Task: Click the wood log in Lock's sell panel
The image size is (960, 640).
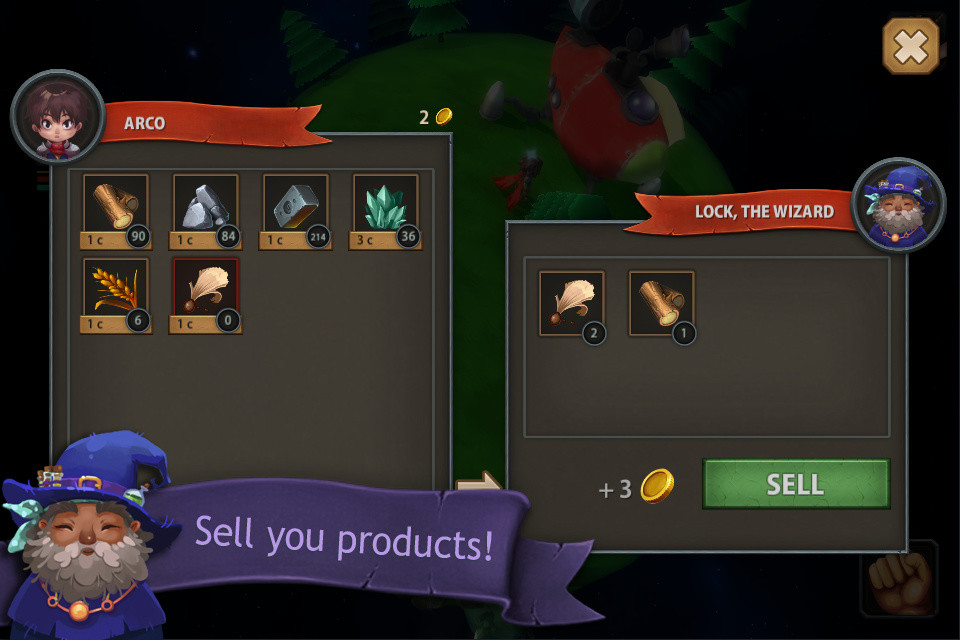Action: [x=661, y=303]
